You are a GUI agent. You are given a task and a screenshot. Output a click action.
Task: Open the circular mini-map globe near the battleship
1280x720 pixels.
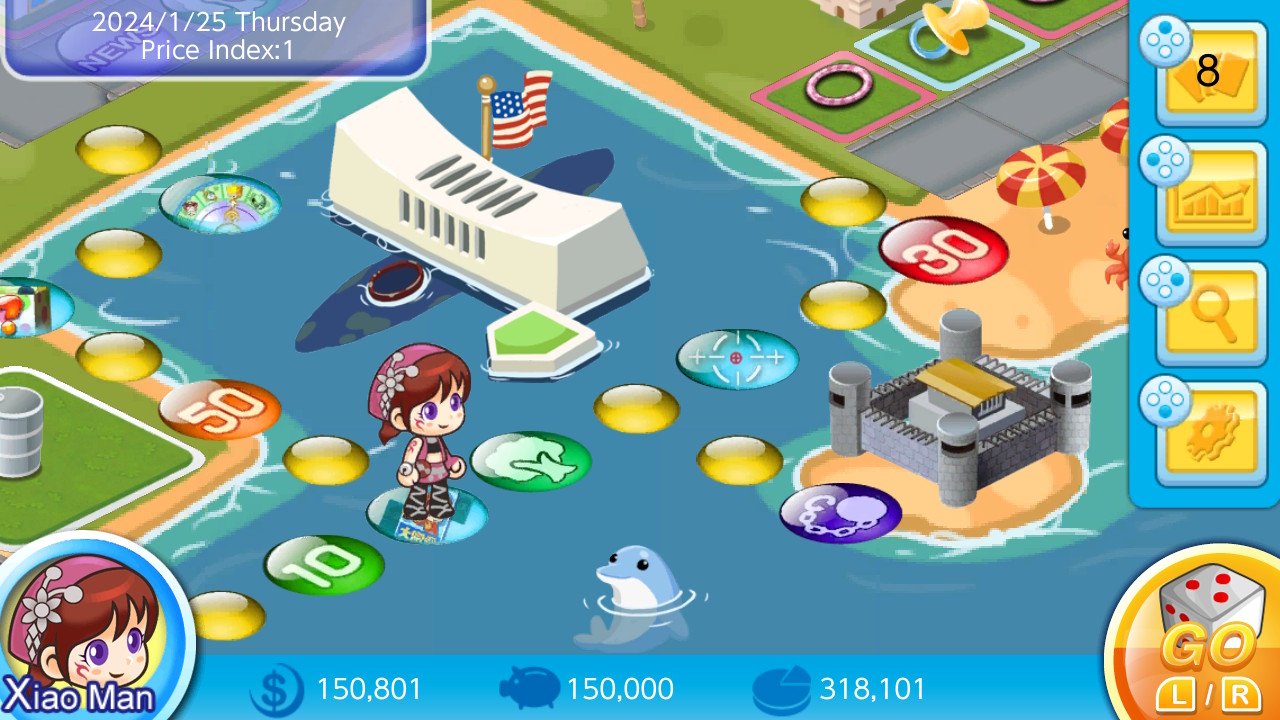click(x=220, y=205)
